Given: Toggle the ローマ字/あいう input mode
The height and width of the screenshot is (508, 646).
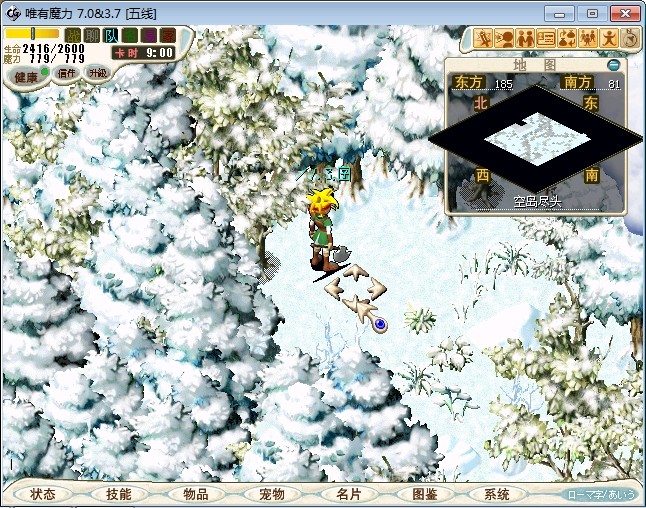Looking at the screenshot, I should click(x=601, y=494).
